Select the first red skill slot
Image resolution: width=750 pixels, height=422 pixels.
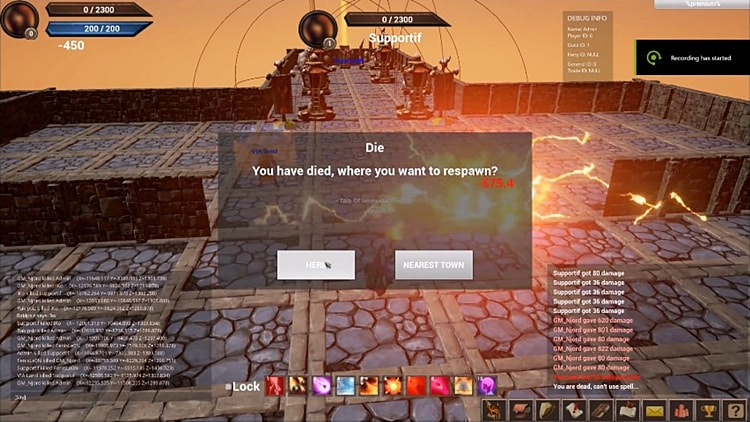pyautogui.click(x=275, y=385)
